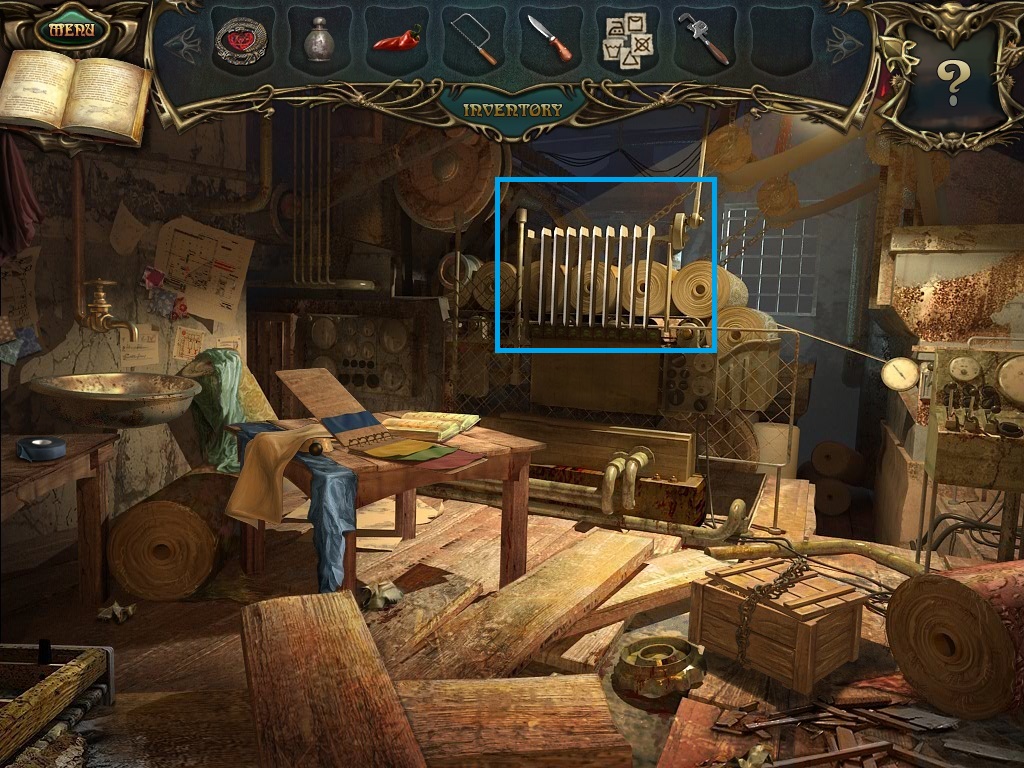
Task: Take the knife from inventory
Action: (551, 40)
